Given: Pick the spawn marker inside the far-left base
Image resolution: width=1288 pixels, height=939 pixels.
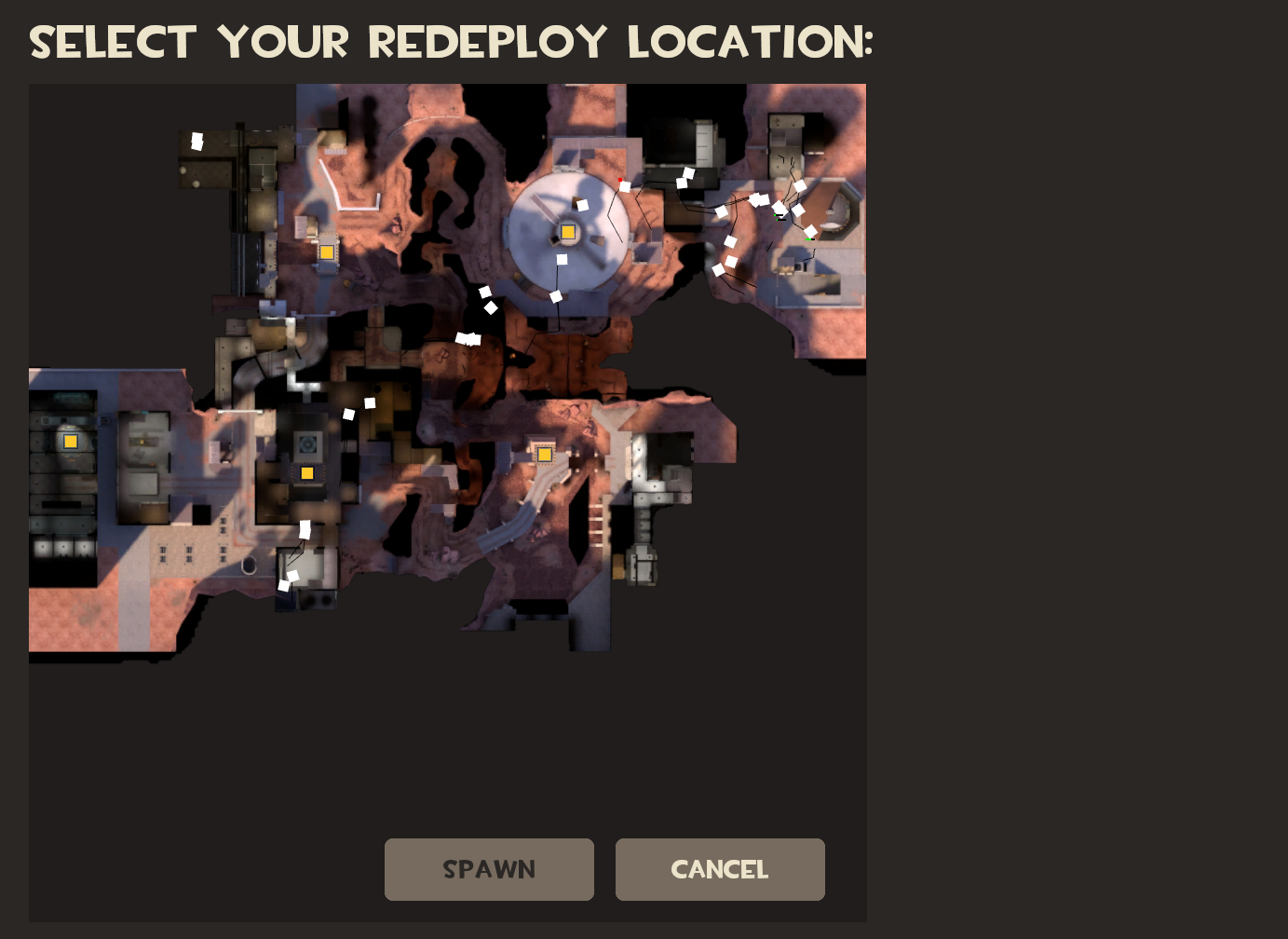Looking at the screenshot, I should (71, 441).
